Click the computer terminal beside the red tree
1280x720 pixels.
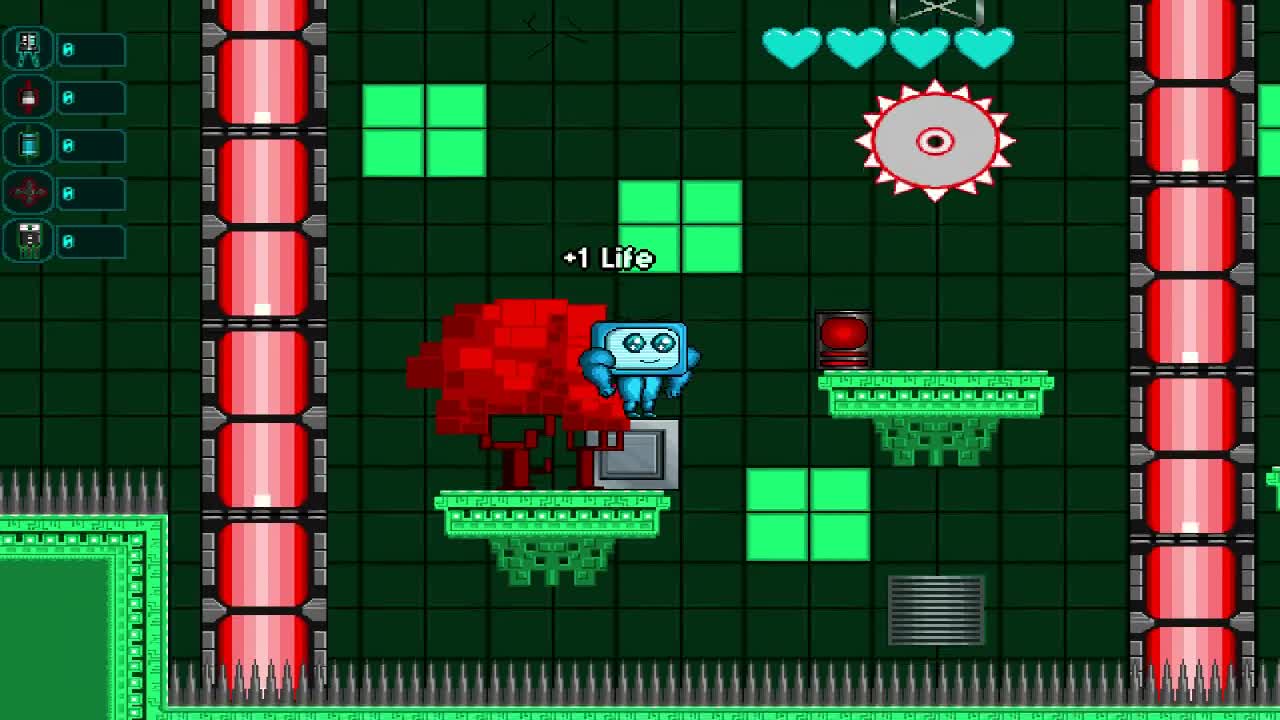637,455
